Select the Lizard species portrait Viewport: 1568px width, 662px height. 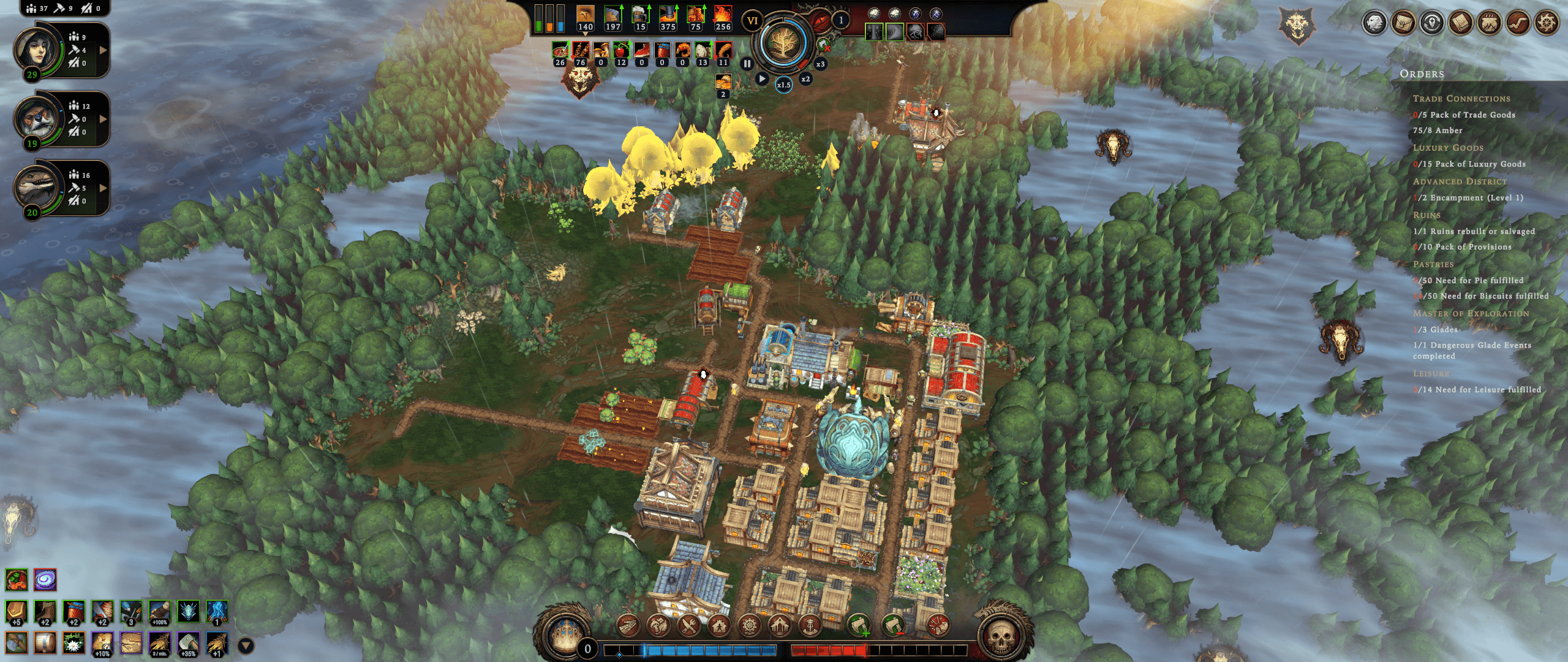coord(36,187)
